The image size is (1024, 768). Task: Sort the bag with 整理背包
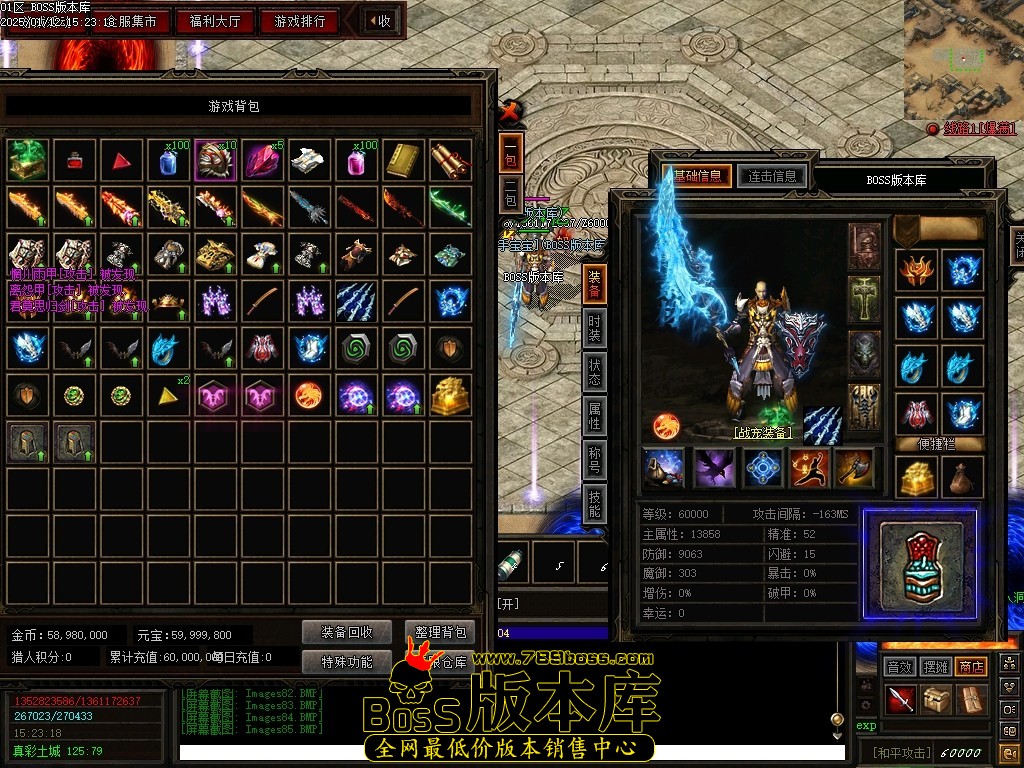(440, 632)
